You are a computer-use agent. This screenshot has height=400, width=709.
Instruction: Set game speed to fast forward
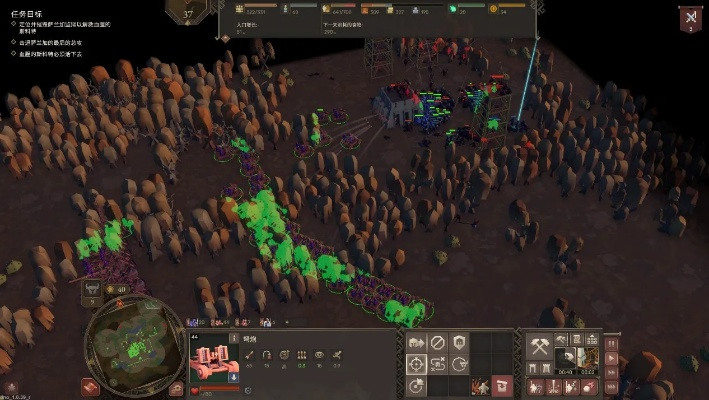612,373
